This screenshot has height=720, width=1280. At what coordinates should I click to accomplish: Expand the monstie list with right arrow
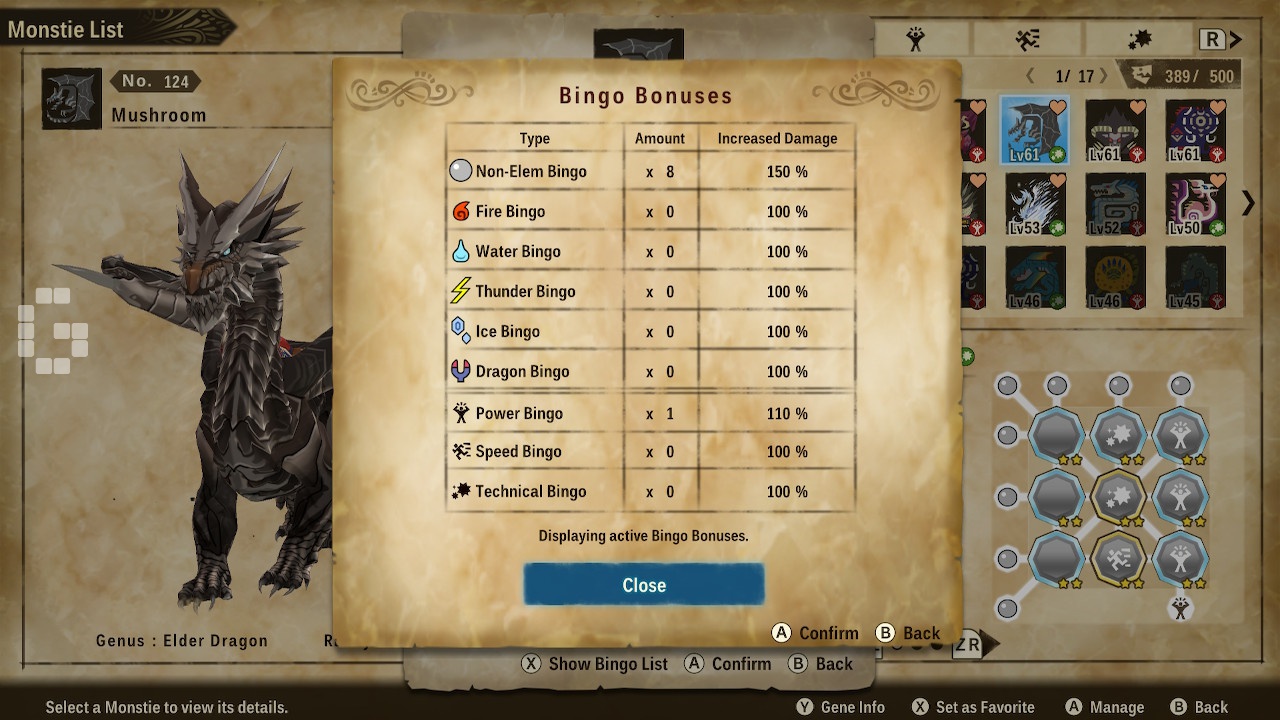pyautogui.click(x=1247, y=203)
